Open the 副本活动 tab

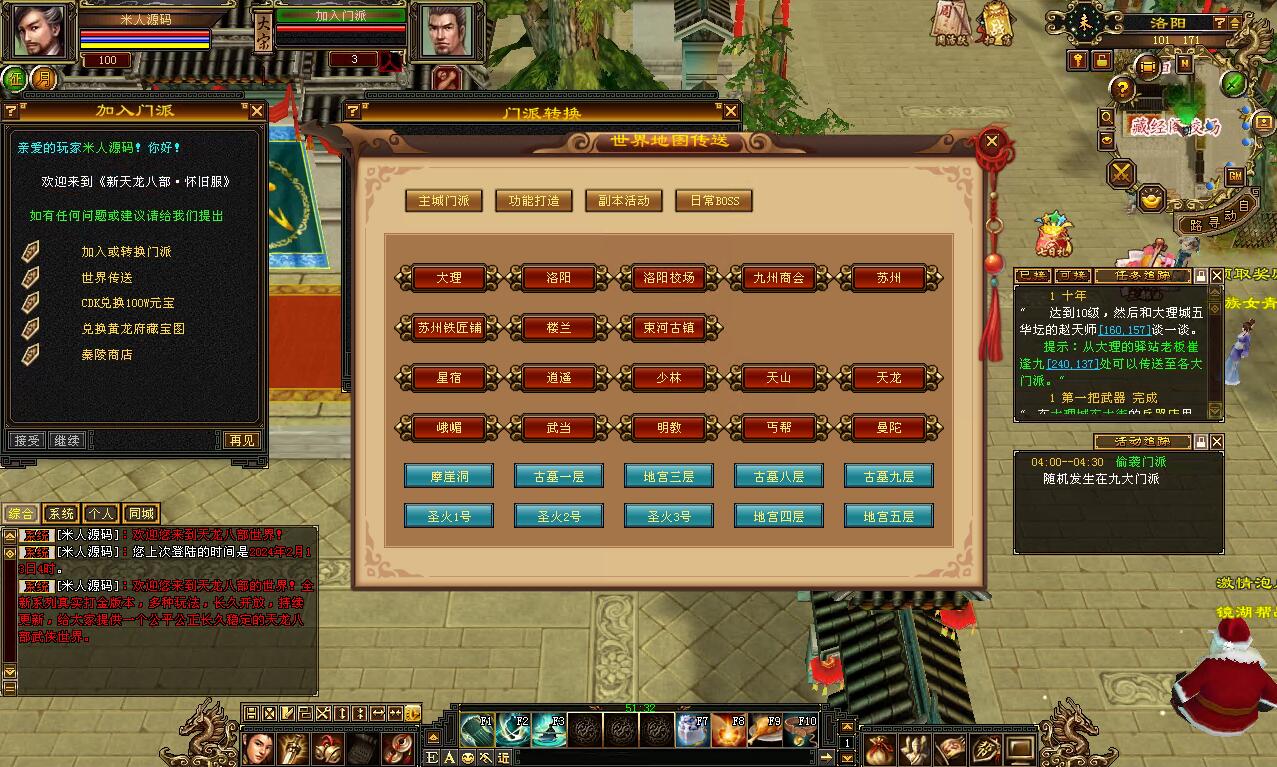click(623, 201)
